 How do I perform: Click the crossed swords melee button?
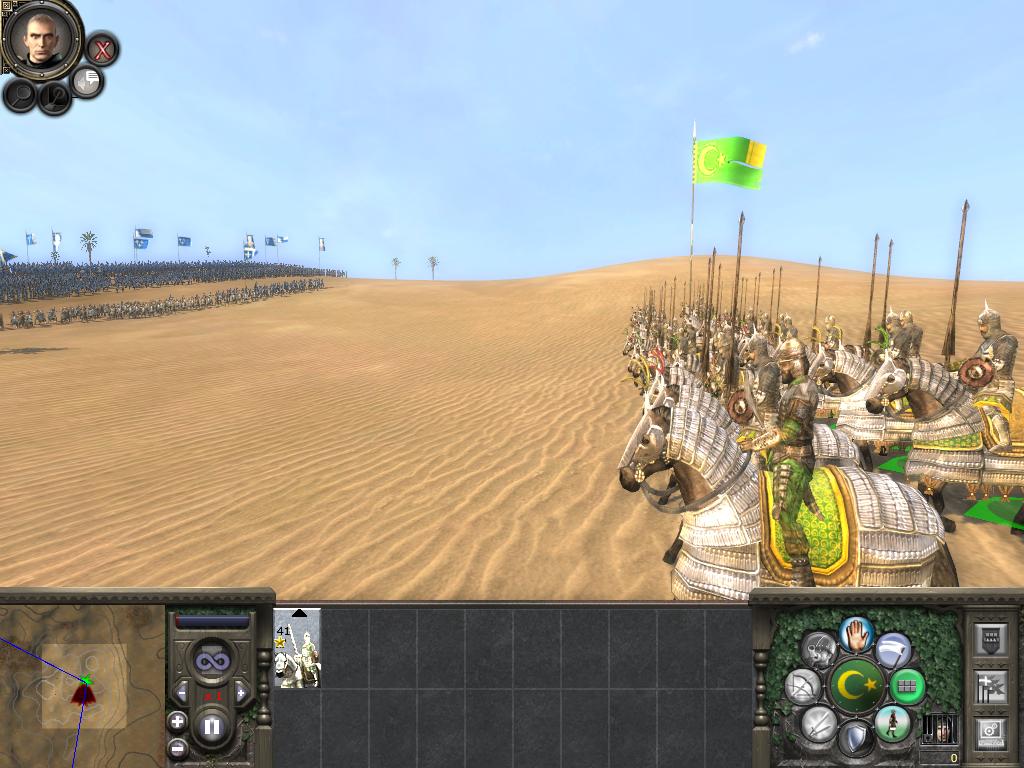click(819, 723)
